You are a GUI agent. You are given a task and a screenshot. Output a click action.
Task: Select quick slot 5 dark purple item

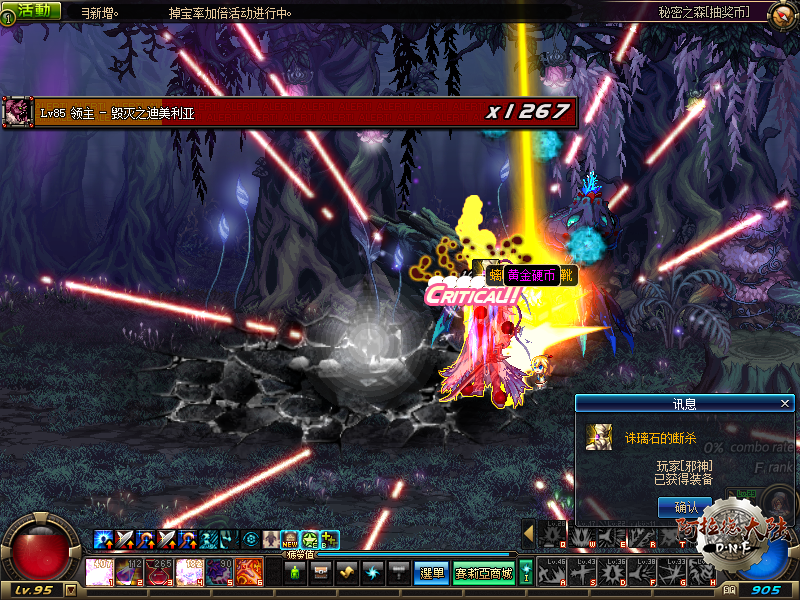(220, 572)
